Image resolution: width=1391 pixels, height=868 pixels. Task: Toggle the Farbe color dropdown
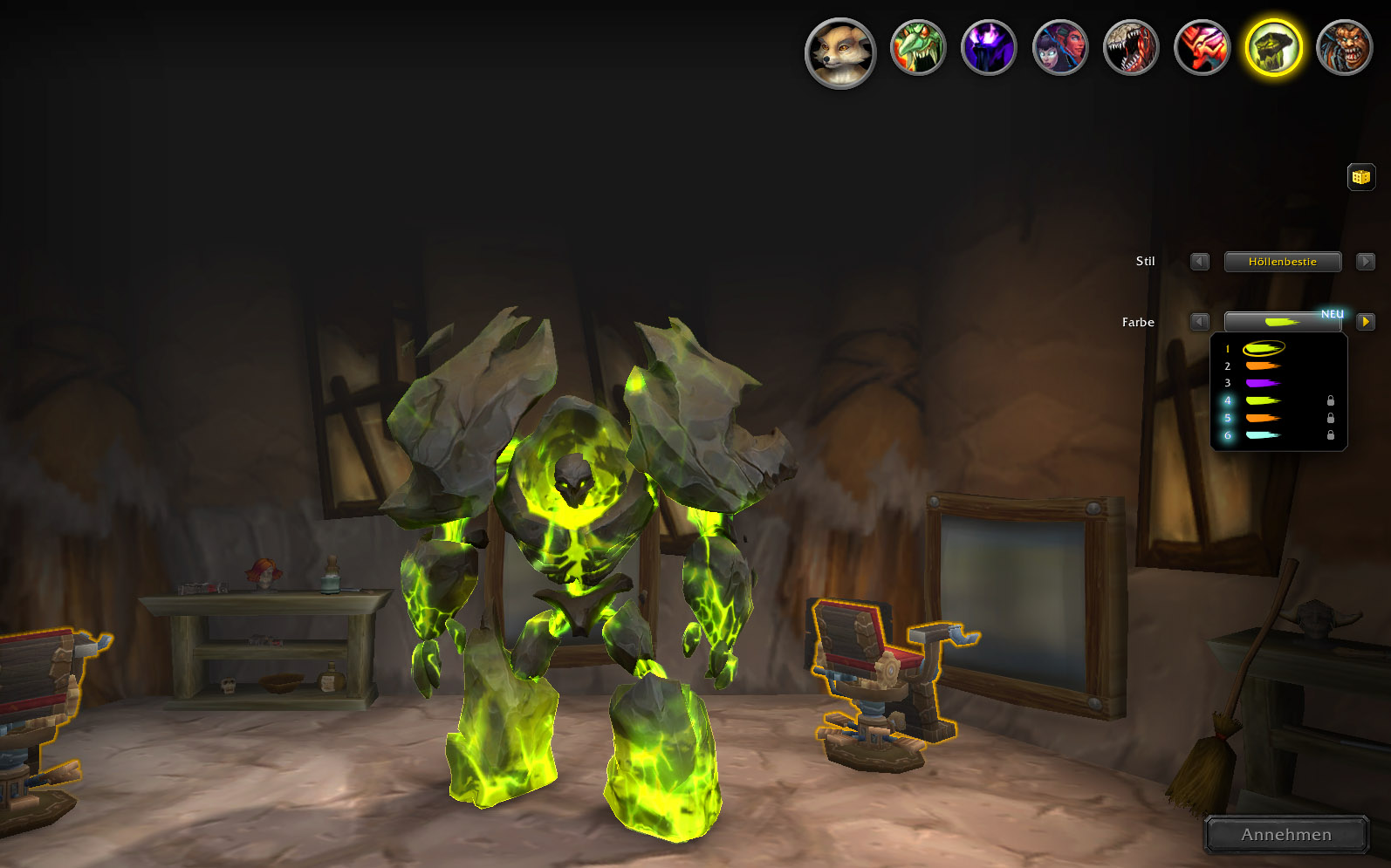coord(1282,322)
